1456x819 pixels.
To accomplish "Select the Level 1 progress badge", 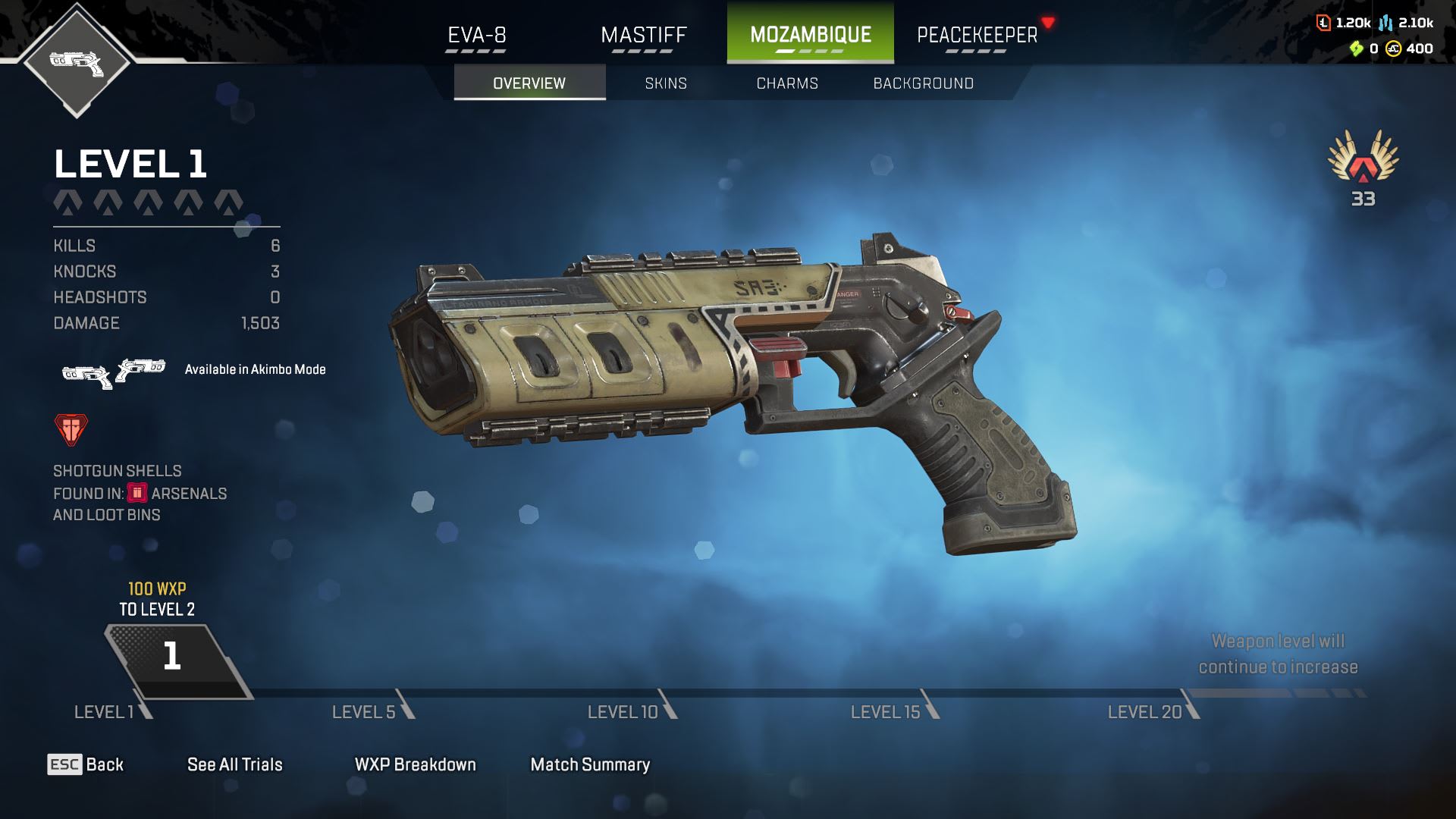I will pyautogui.click(x=173, y=657).
